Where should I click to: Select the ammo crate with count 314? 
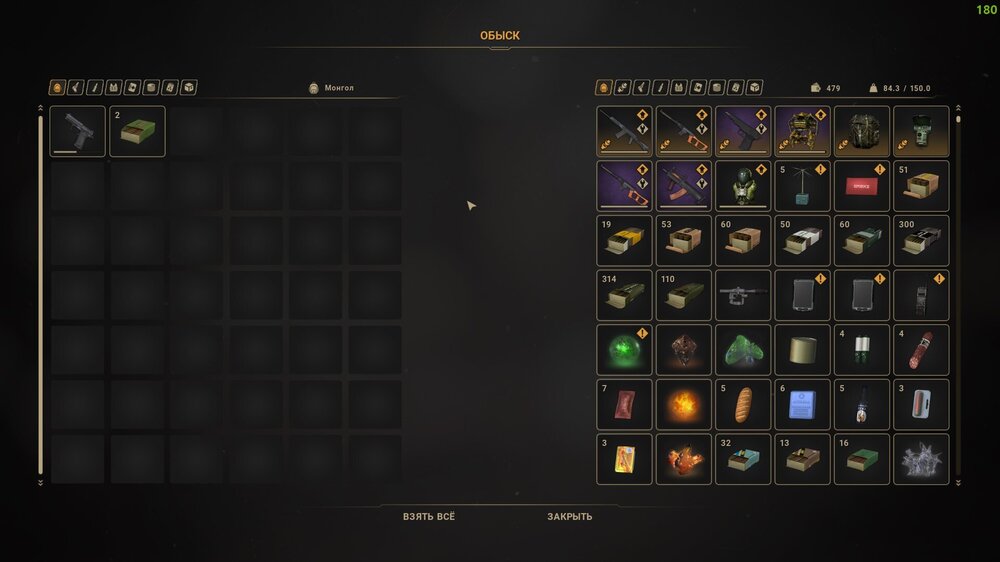[x=625, y=295]
